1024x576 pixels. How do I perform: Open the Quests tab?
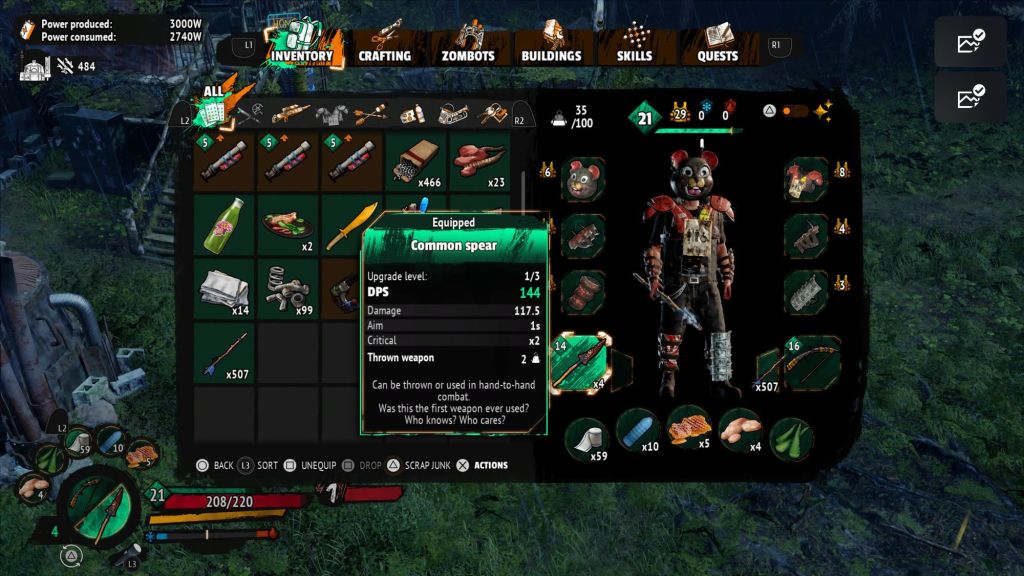[x=717, y=46]
